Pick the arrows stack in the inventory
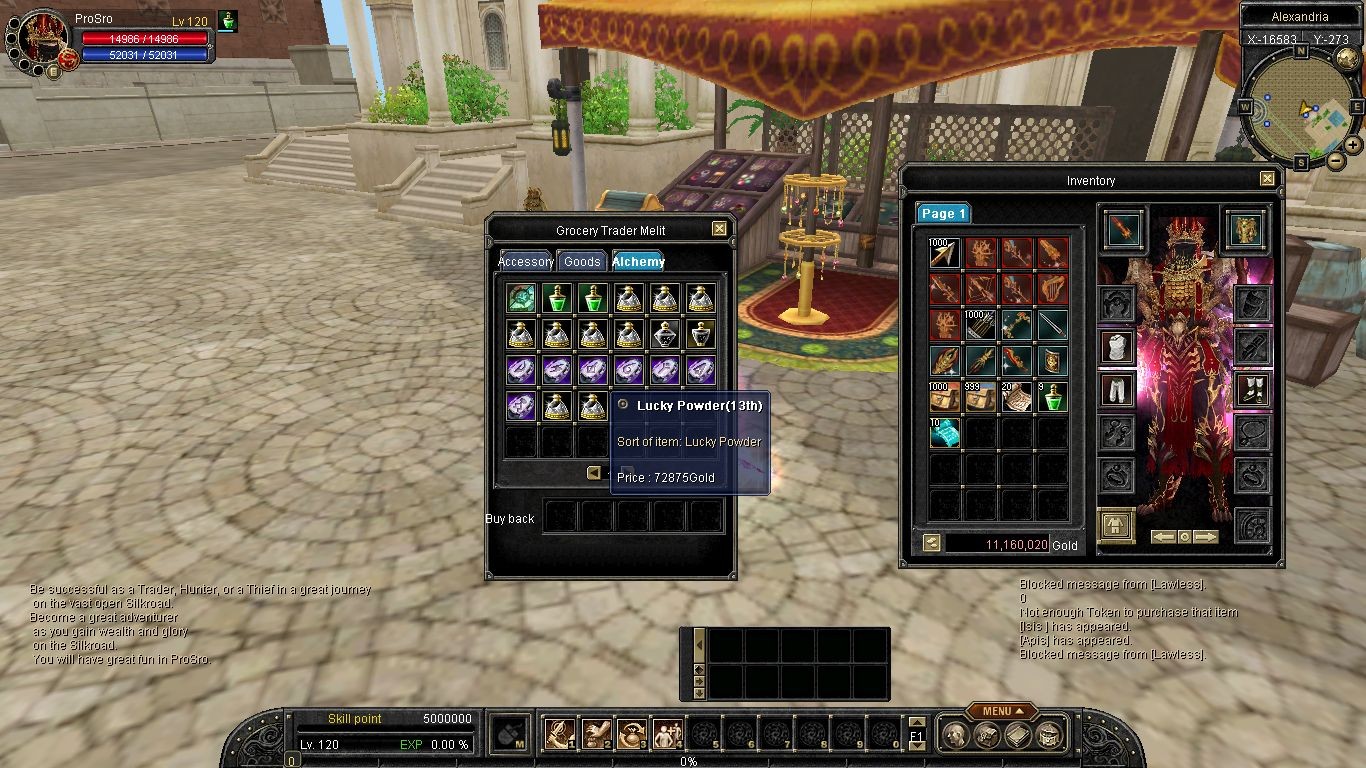Viewport: 1366px width, 768px height. 944,253
